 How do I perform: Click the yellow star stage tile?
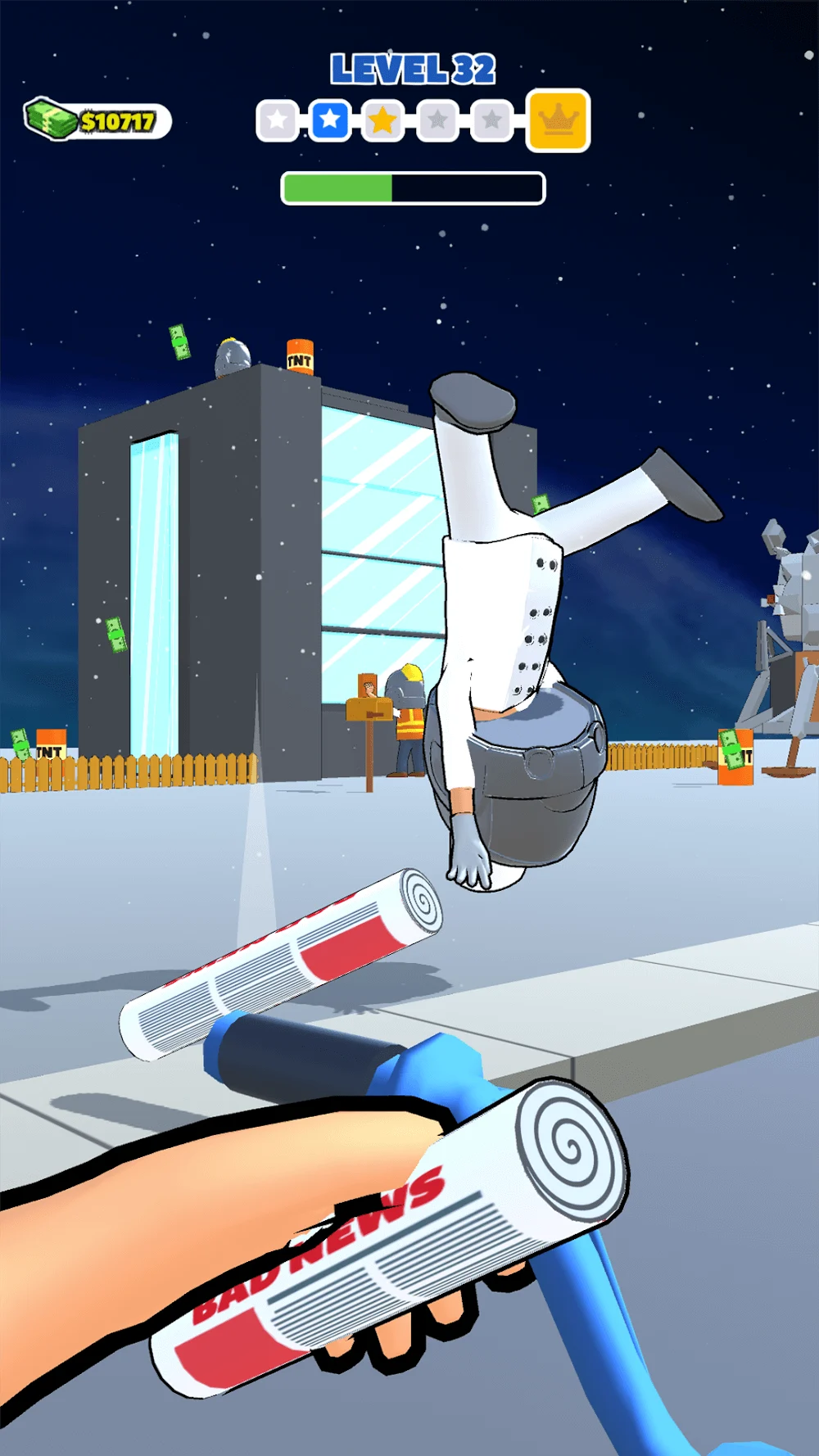pyautogui.click(x=382, y=121)
